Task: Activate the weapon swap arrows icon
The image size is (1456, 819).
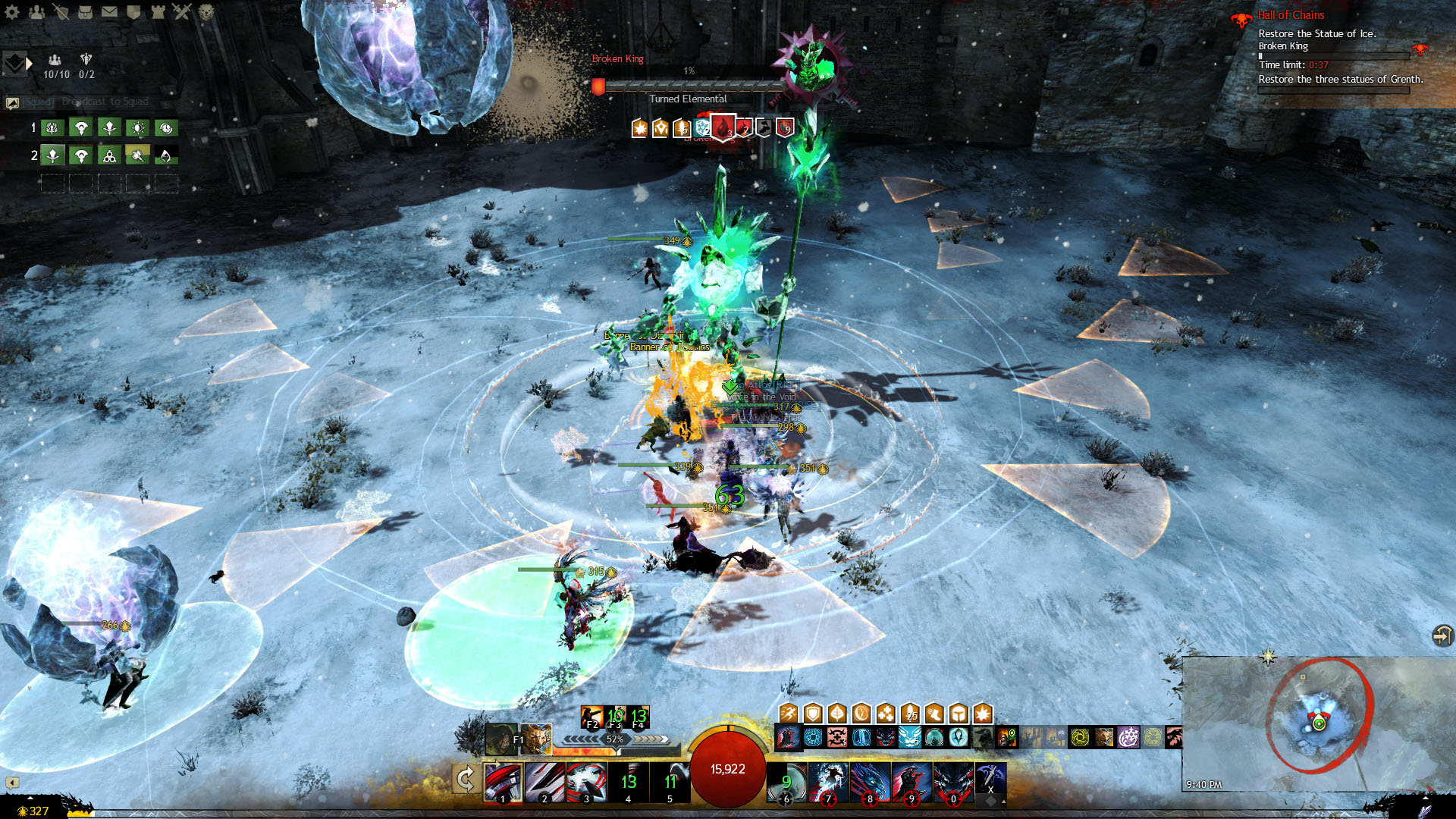Action: pyautogui.click(x=466, y=778)
